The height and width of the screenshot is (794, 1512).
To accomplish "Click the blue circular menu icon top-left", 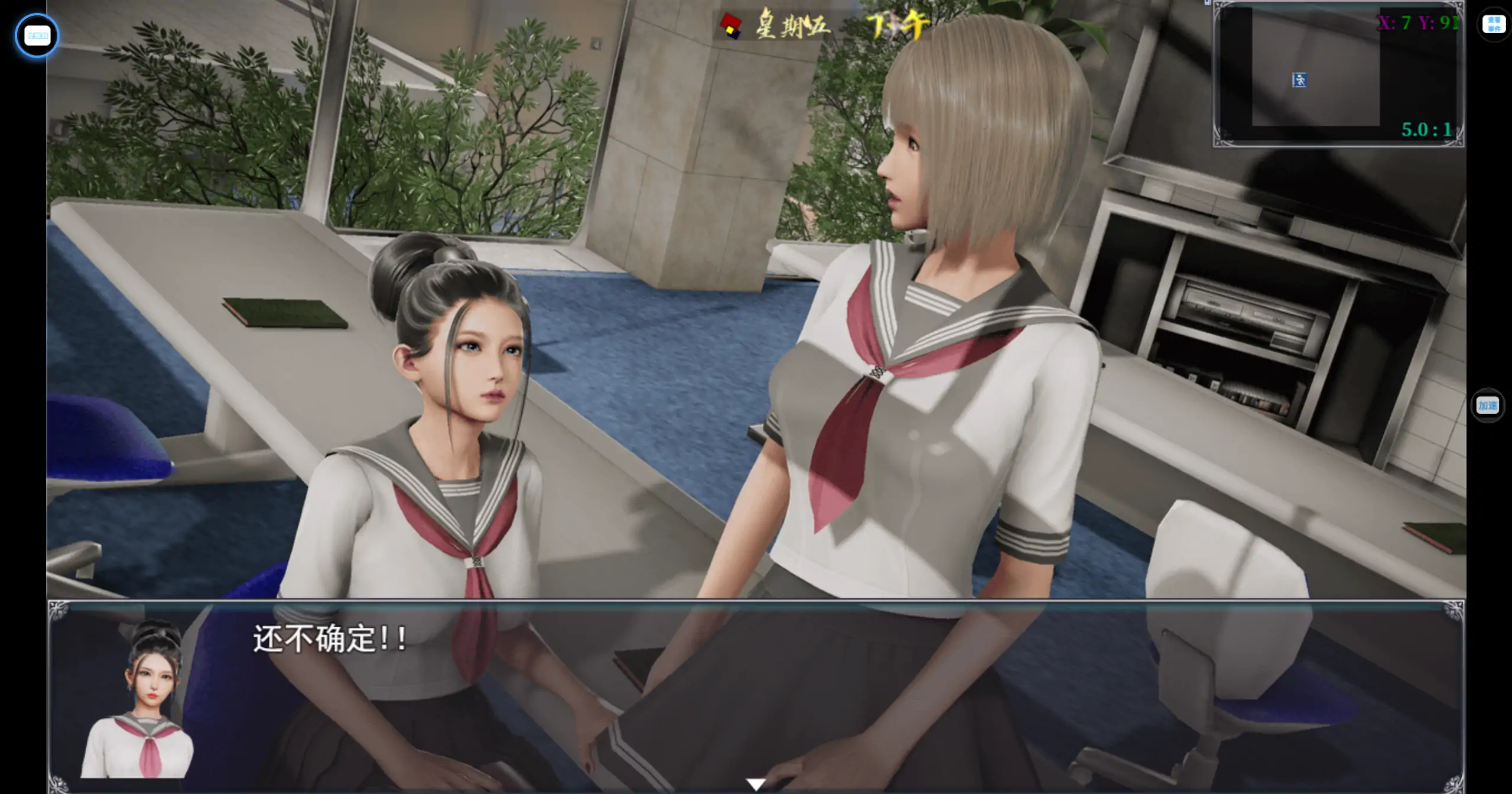I will click(37, 35).
